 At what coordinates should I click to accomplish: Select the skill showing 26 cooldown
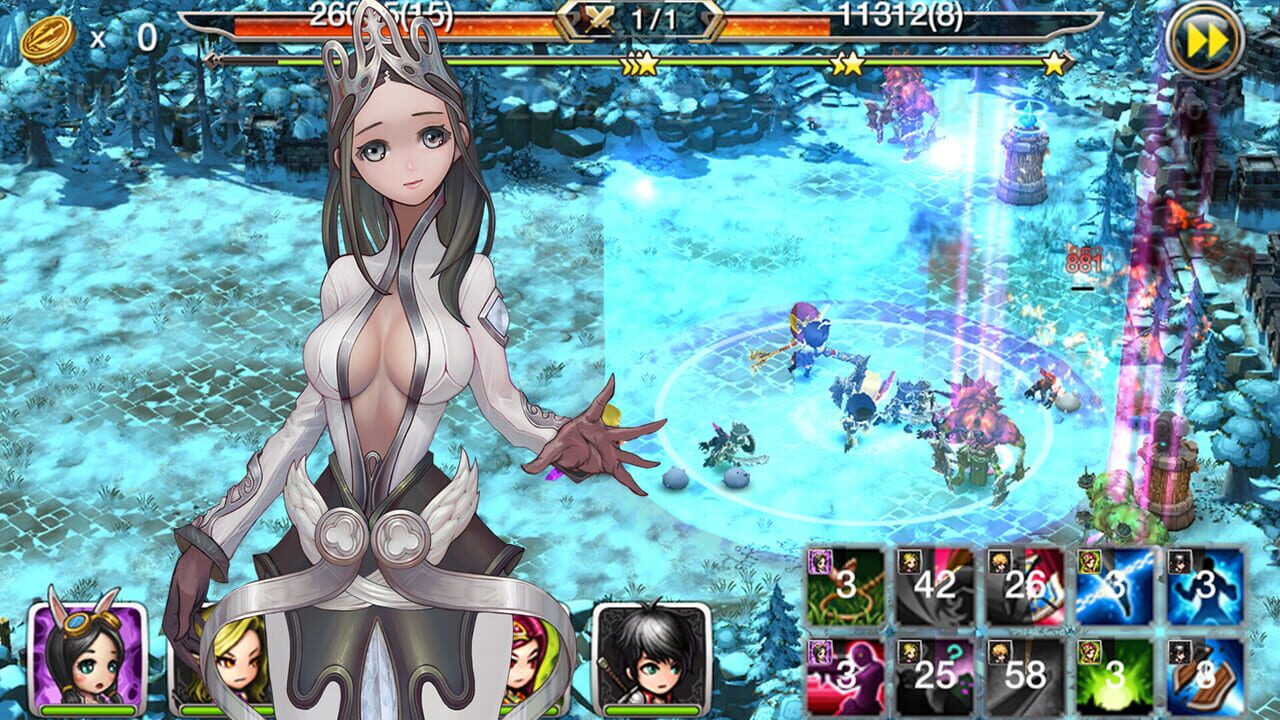(1015, 590)
